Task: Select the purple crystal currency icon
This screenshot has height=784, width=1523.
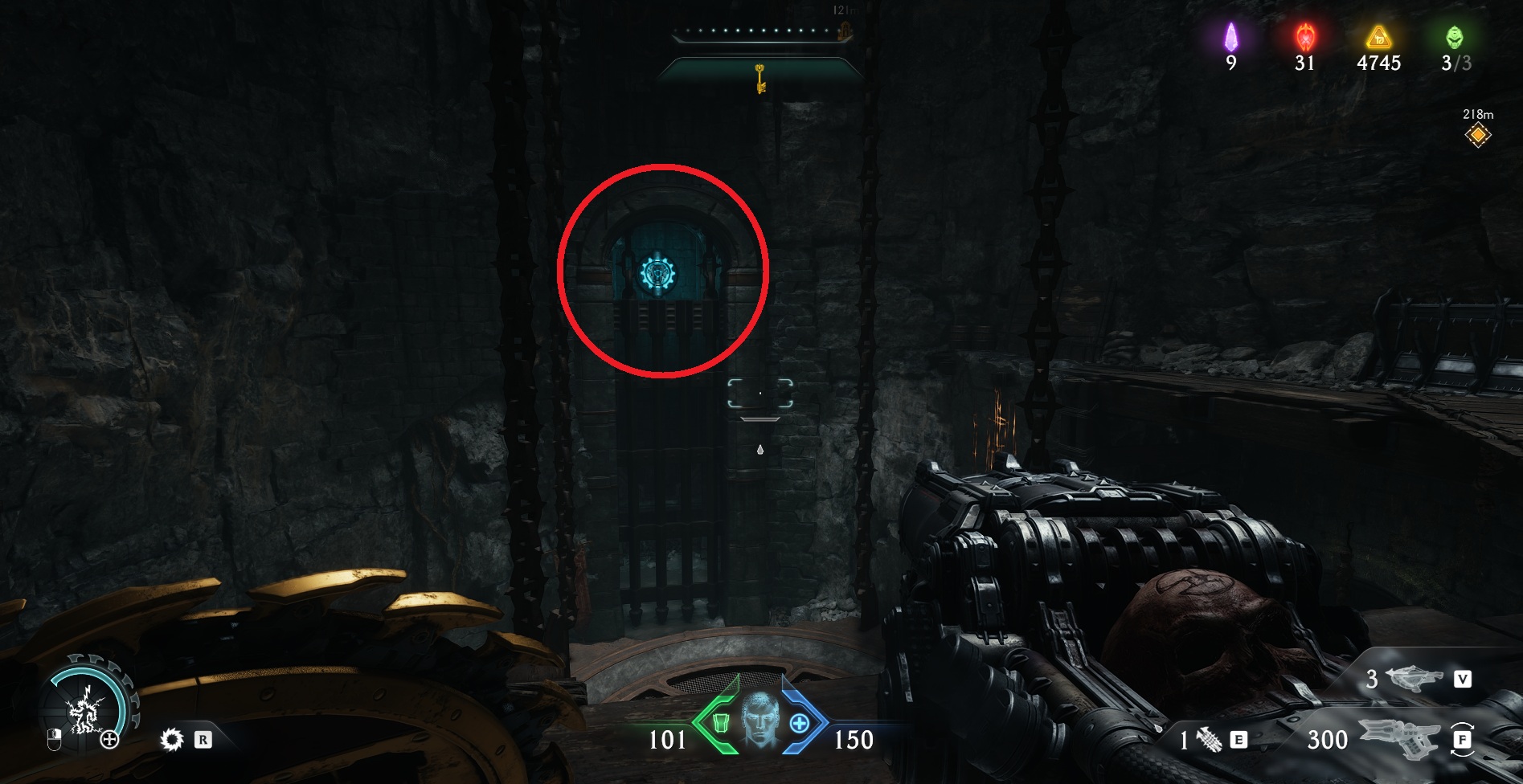Action: [x=1230, y=37]
